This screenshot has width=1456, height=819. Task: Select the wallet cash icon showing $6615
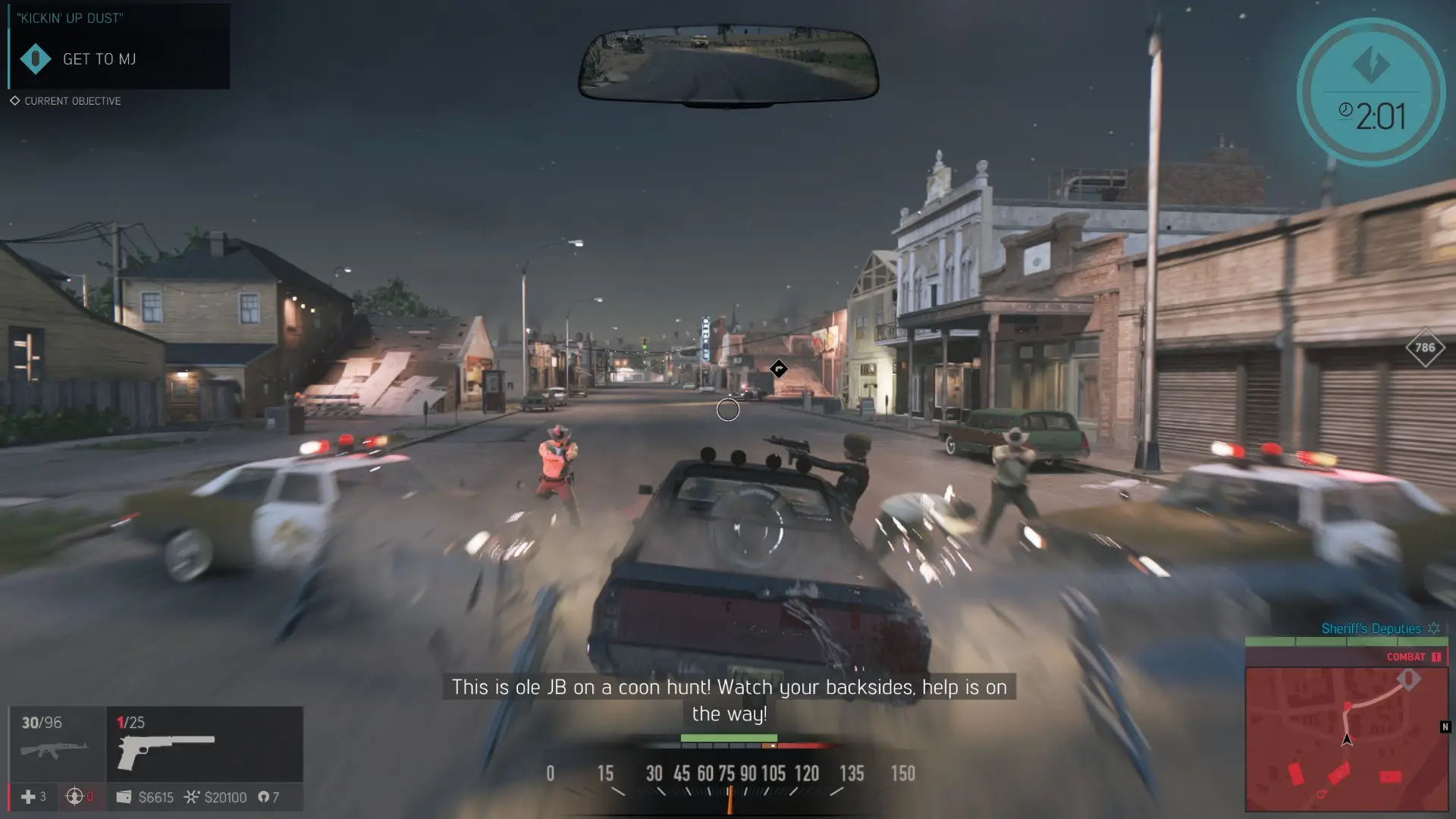(x=124, y=797)
